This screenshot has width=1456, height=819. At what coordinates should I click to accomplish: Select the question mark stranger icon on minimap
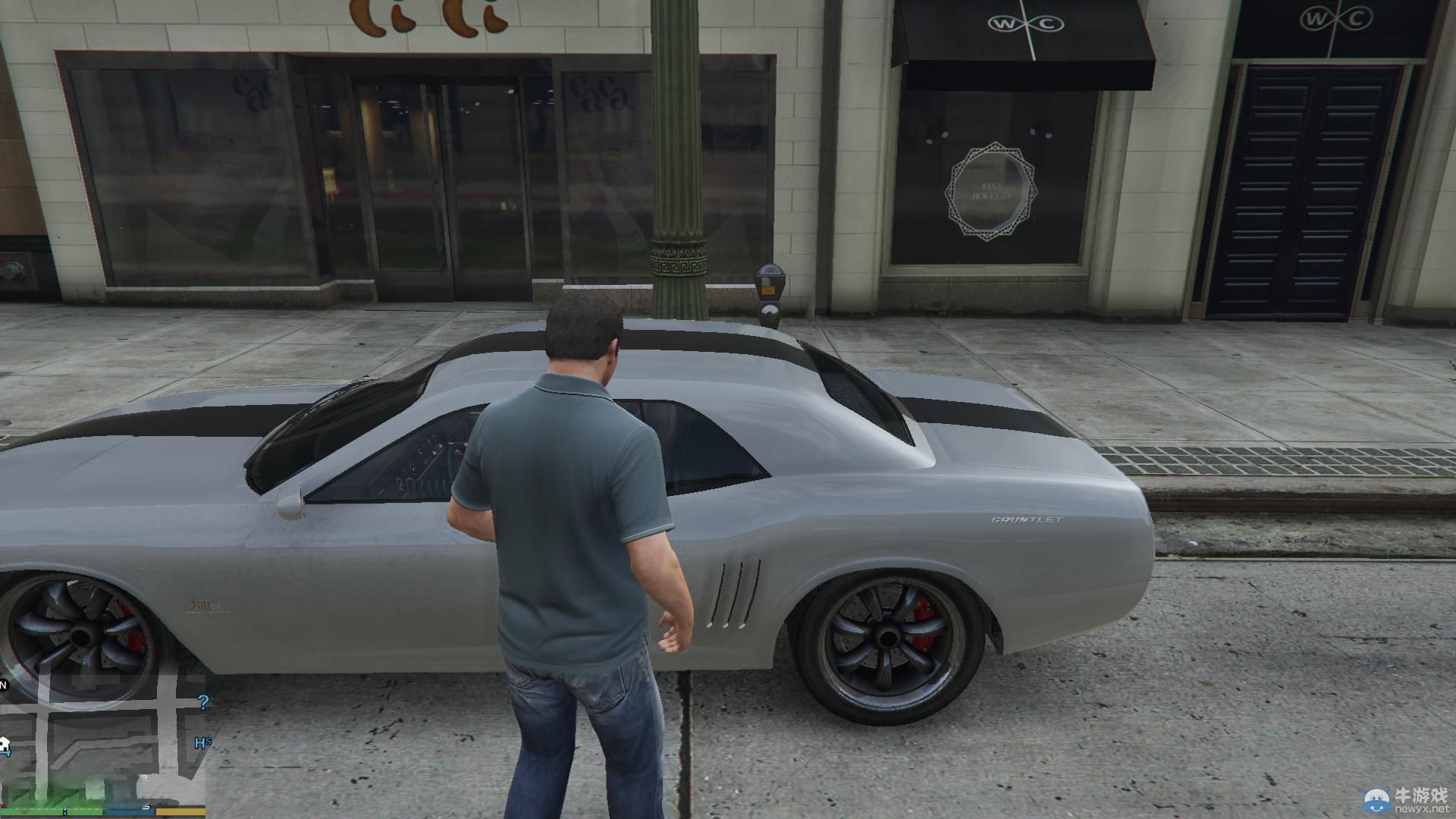(x=203, y=702)
